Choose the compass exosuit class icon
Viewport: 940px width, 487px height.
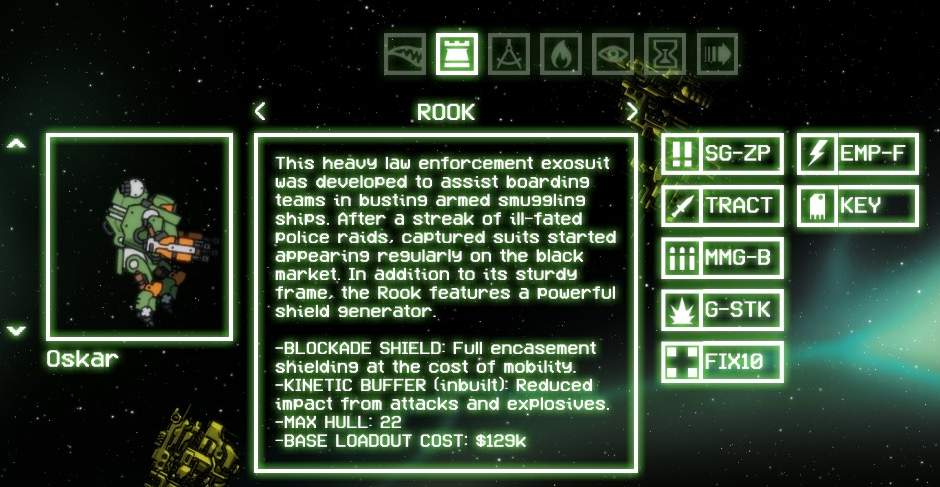(509, 54)
